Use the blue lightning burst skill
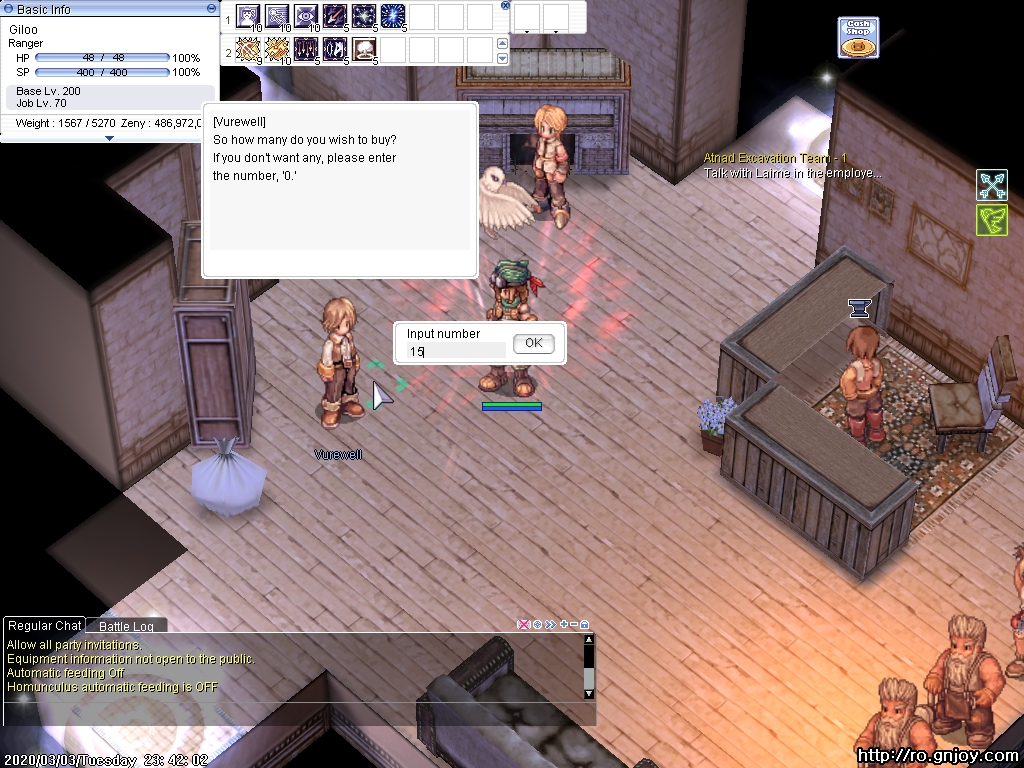 pos(393,17)
